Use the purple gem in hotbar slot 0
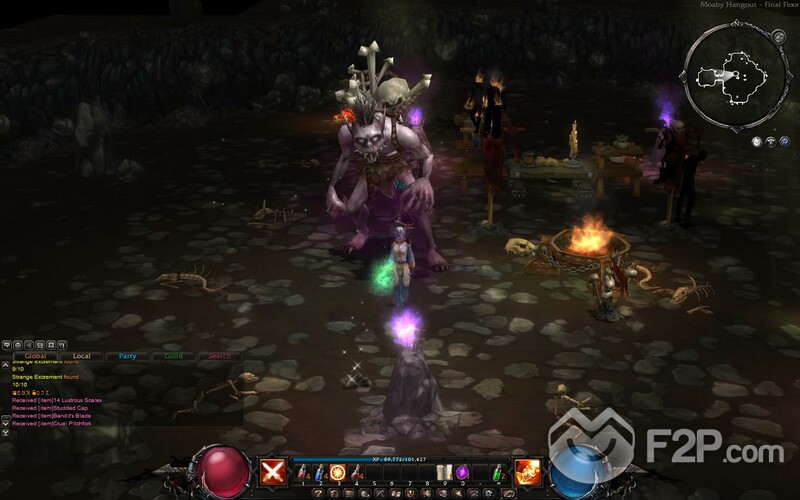This screenshot has width=800, height=500. click(x=464, y=473)
